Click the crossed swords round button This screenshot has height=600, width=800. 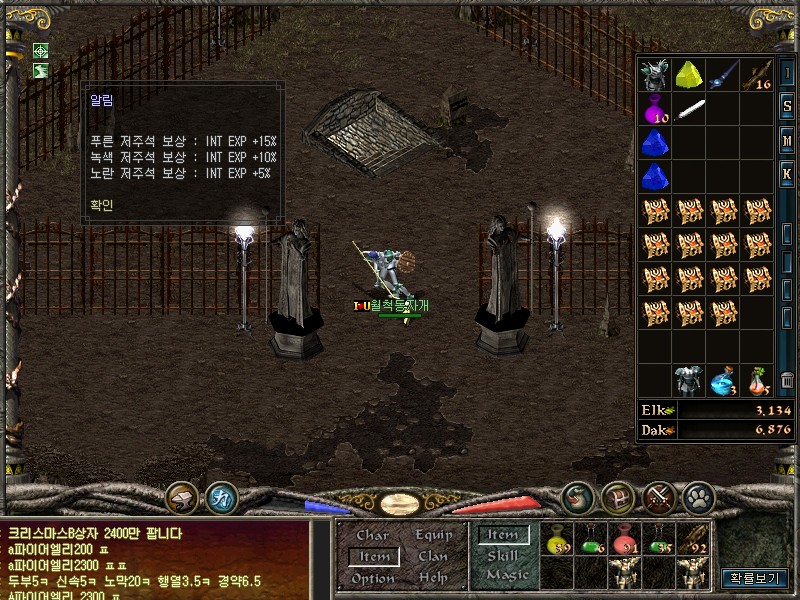coord(660,497)
